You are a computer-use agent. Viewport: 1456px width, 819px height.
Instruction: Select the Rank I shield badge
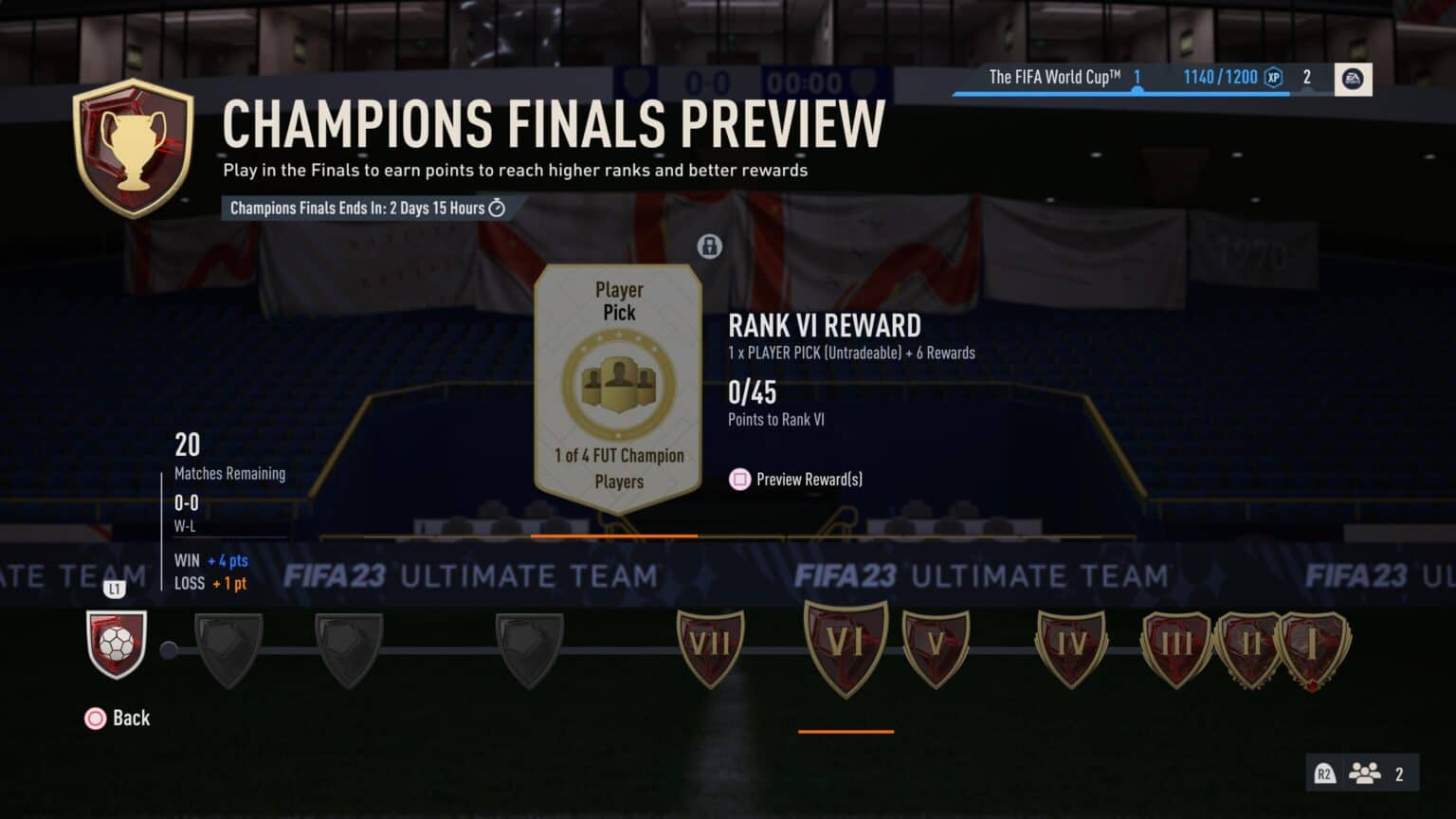(x=1314, y=646)
